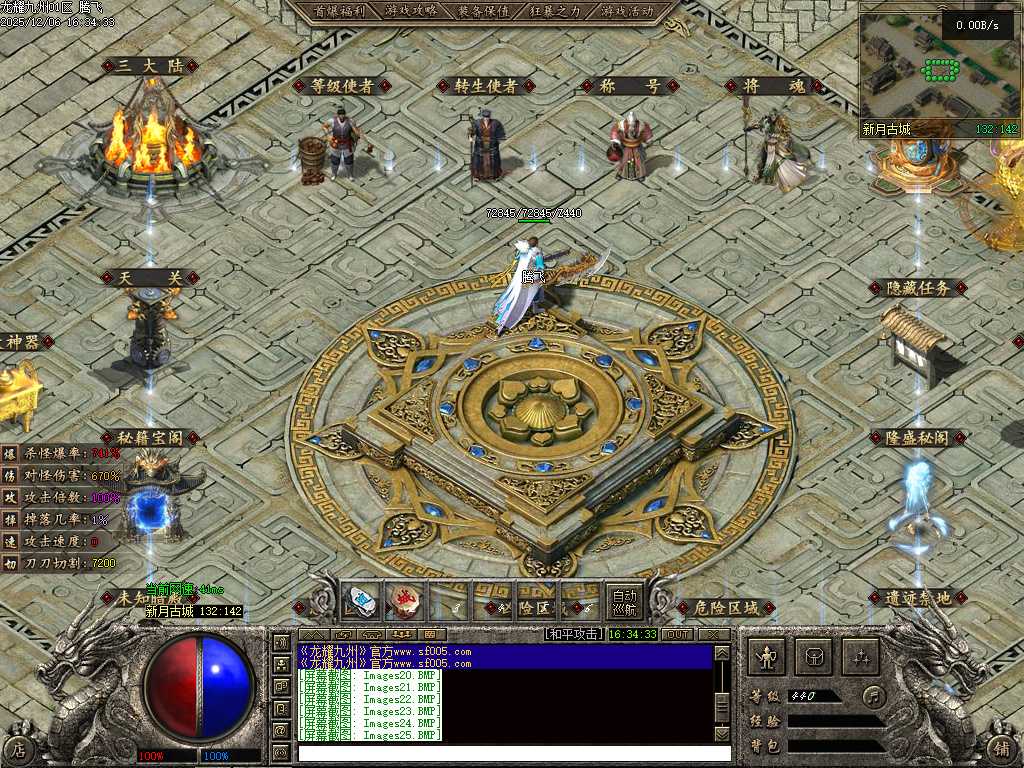The image size is (1024, 768).
Task: Toggle the music note button
Action: pyautogui.click(x=875, y=696)
